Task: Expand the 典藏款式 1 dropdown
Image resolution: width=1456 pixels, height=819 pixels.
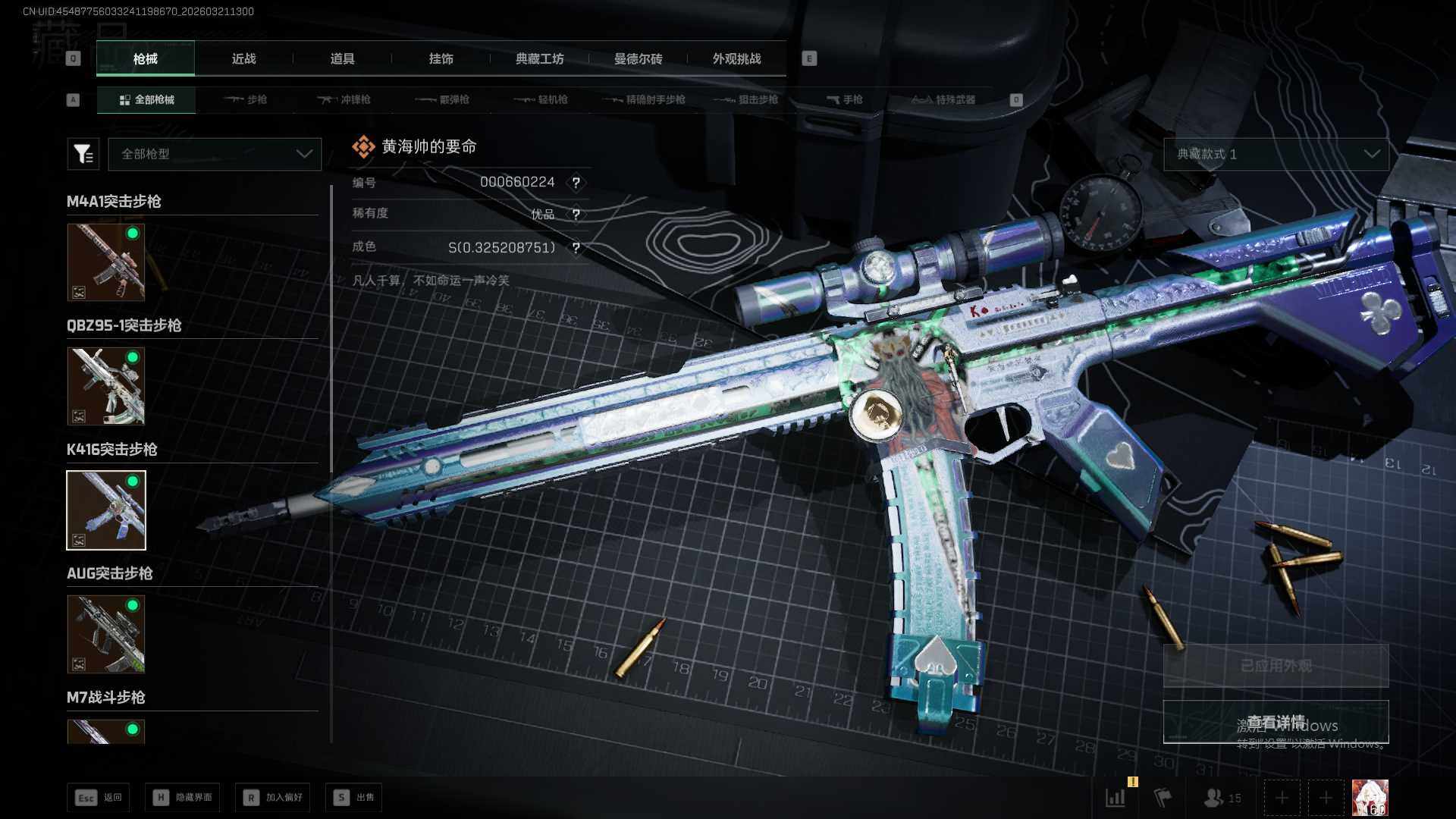Action: (x=1276, y=154)
